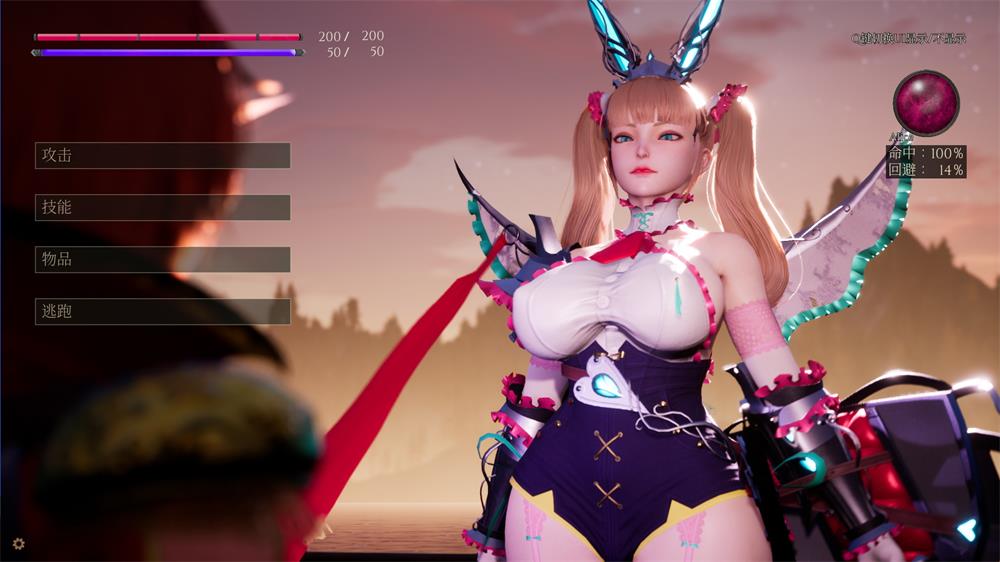Pick 逃跑 (Run away) from the battle menu

tap(162, 311)
